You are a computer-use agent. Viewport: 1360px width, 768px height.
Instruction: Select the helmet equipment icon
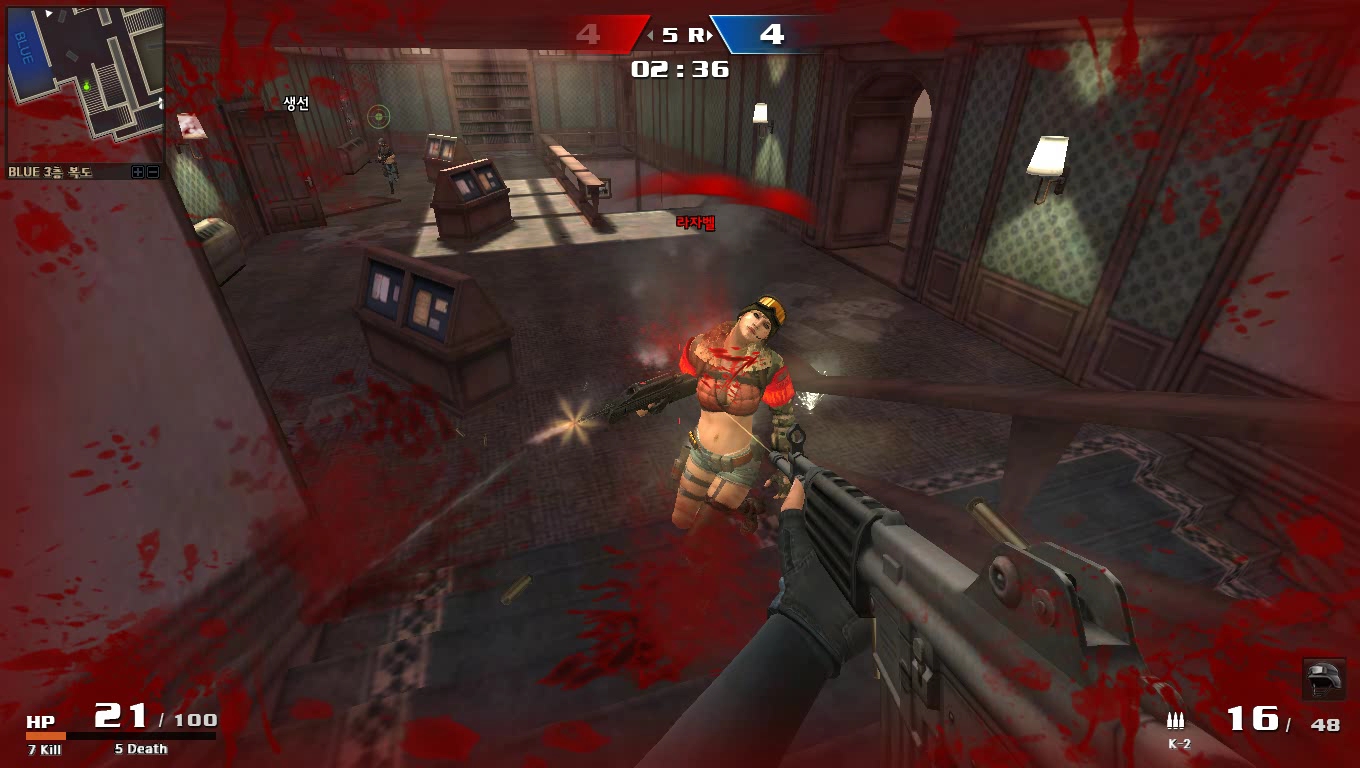(x=1324, y=679)
